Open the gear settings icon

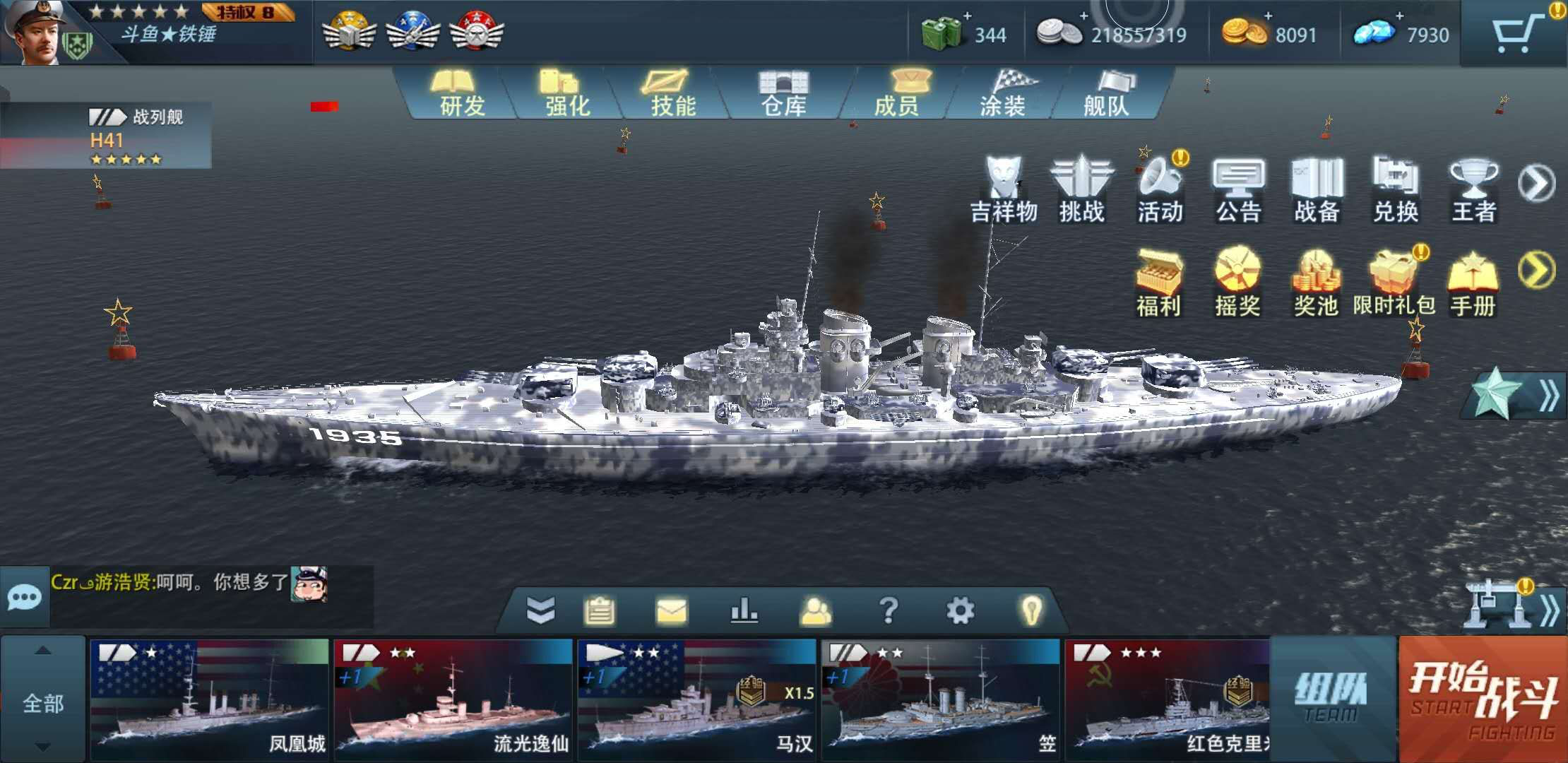[x=959, y=610]
